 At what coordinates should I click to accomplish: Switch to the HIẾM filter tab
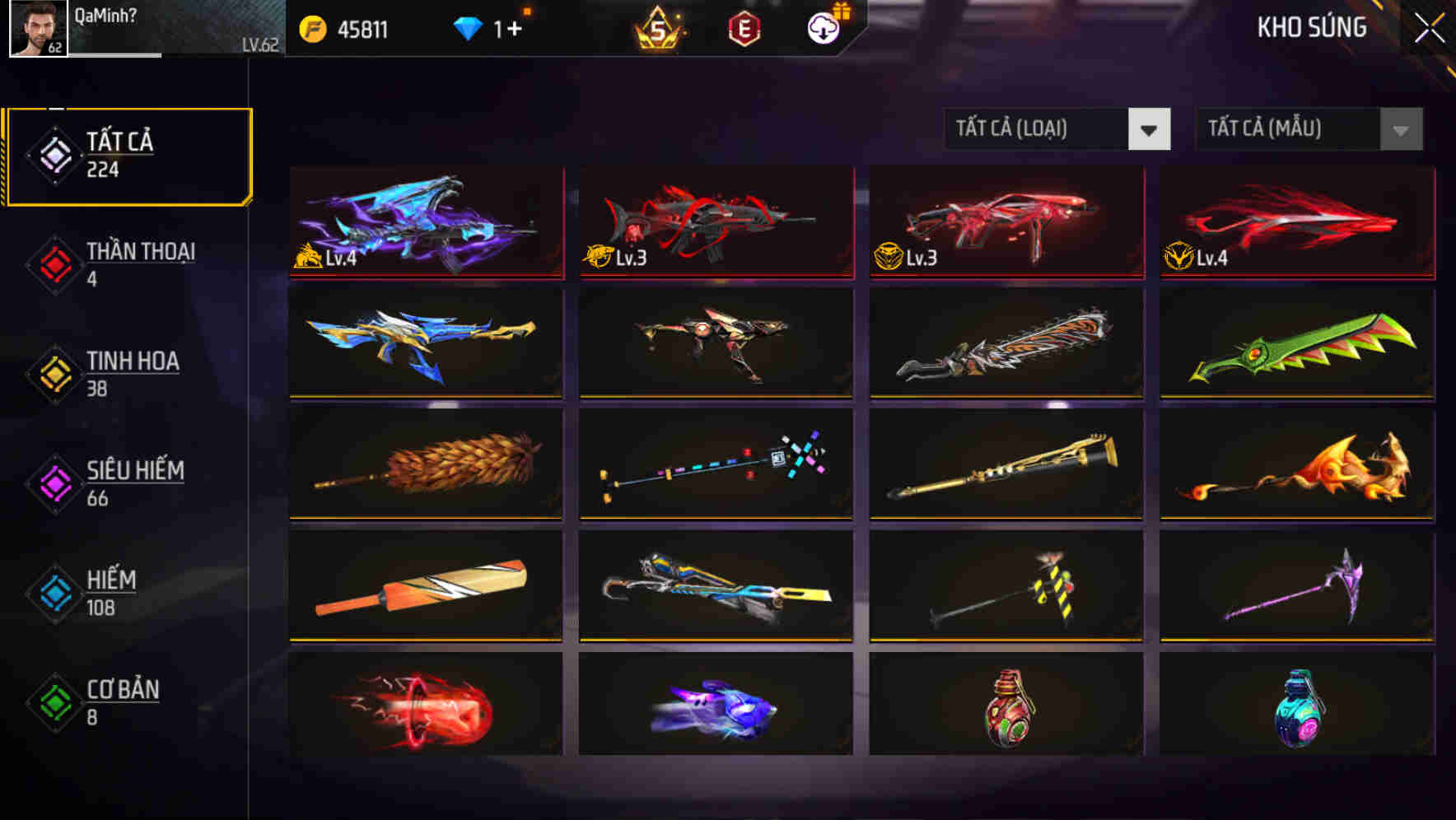[110, 592]
